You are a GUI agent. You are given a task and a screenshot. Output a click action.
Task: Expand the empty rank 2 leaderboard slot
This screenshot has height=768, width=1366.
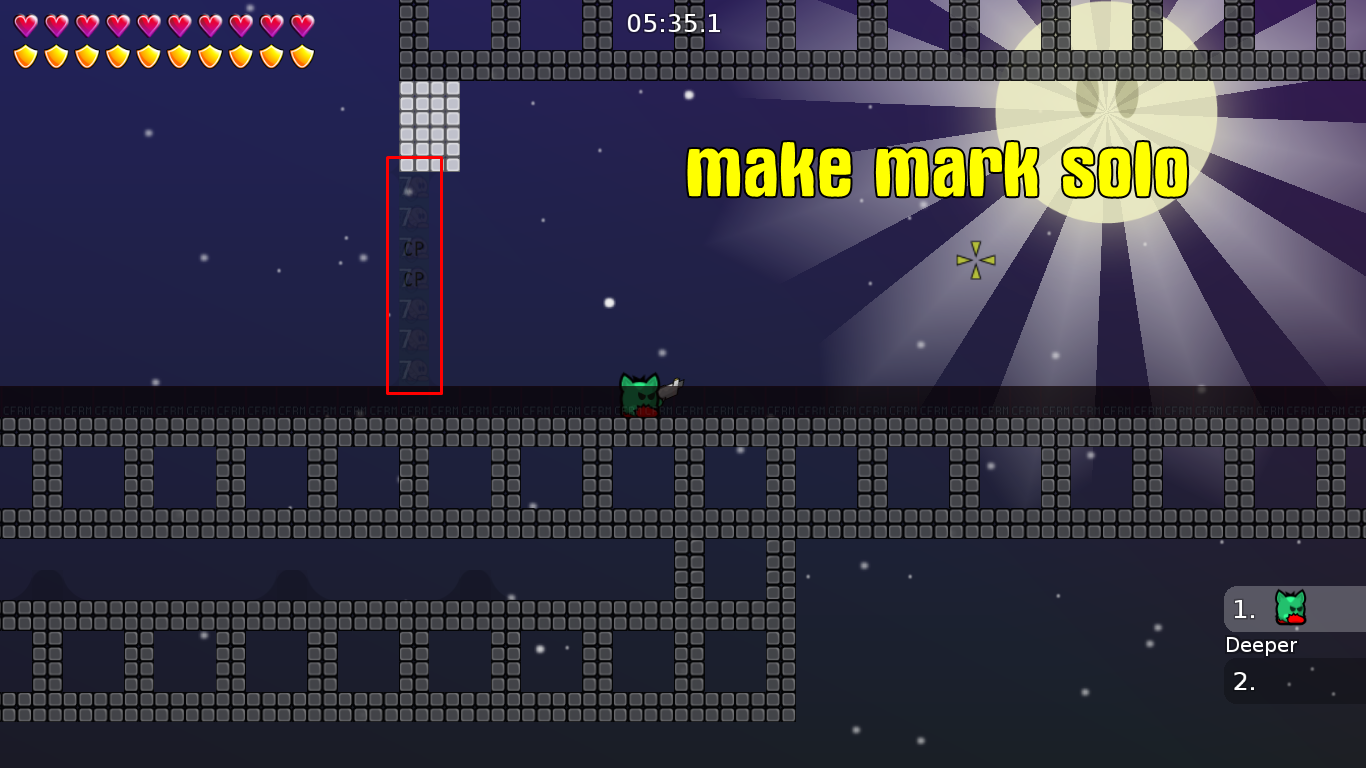point(1290,682)
